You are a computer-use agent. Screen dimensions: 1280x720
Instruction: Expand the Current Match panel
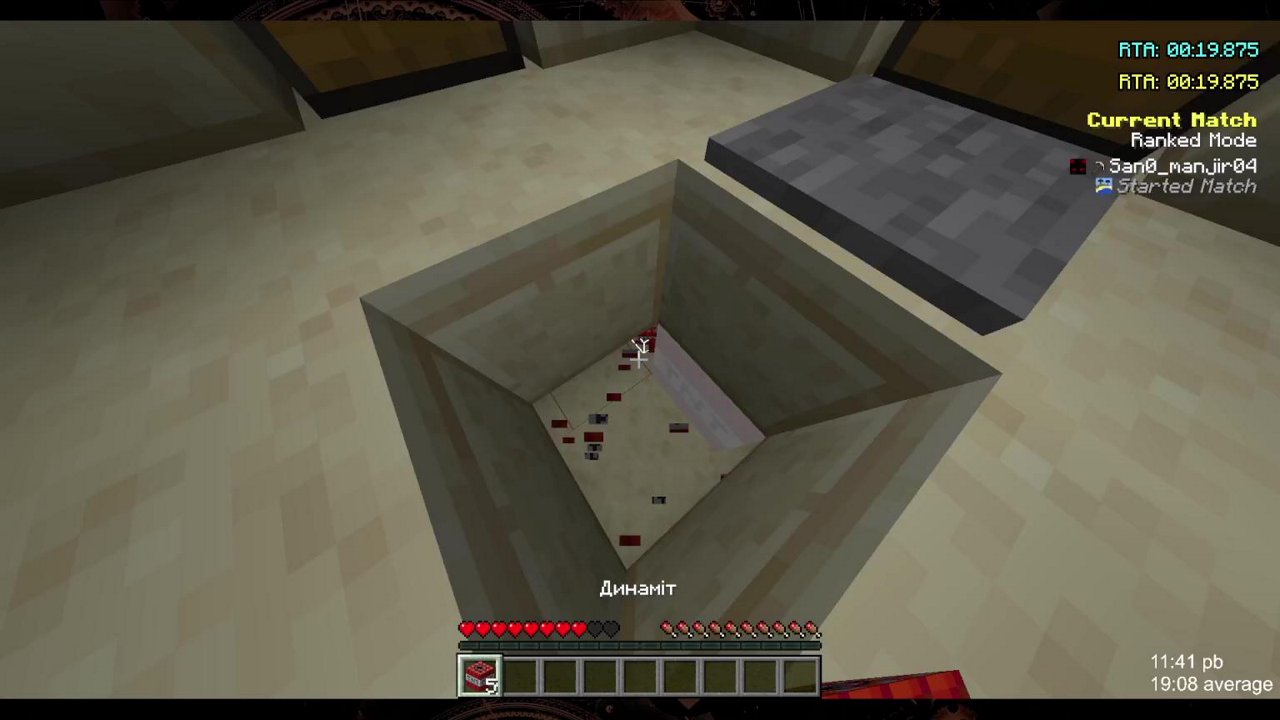tap(1171, 119)
